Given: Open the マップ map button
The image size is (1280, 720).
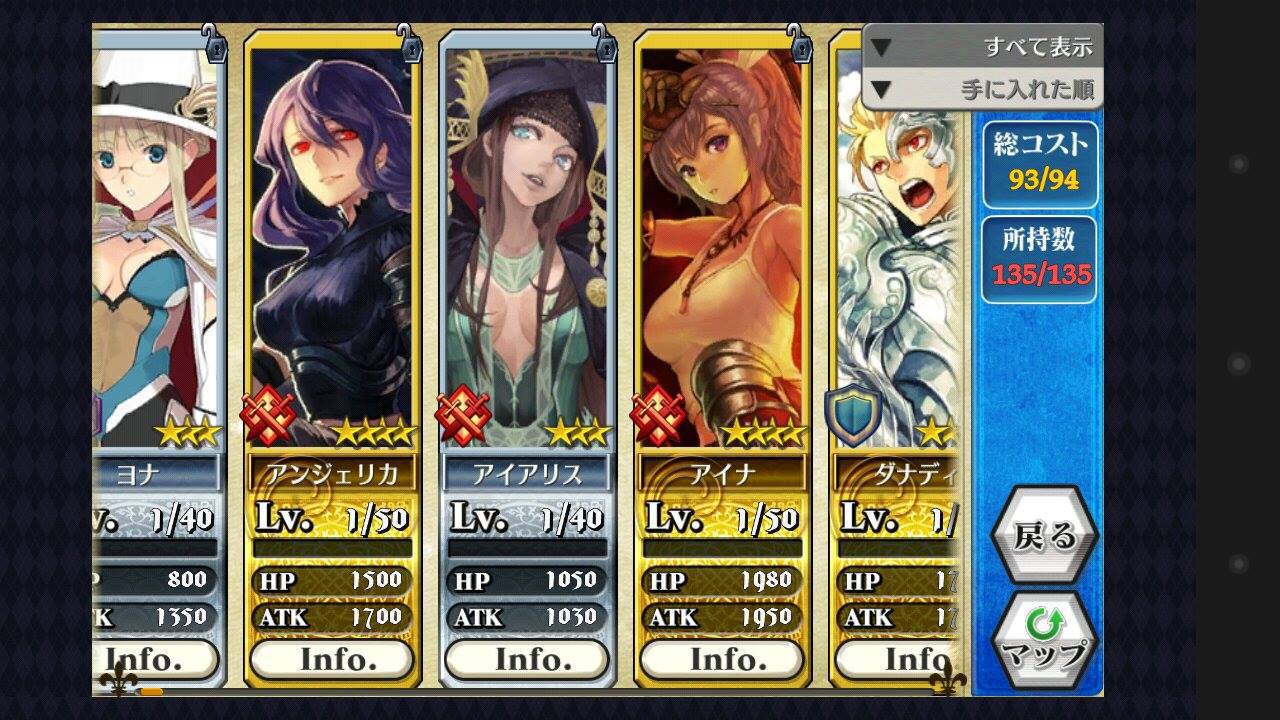Looking at the screenshot, I should point(1044,640).
